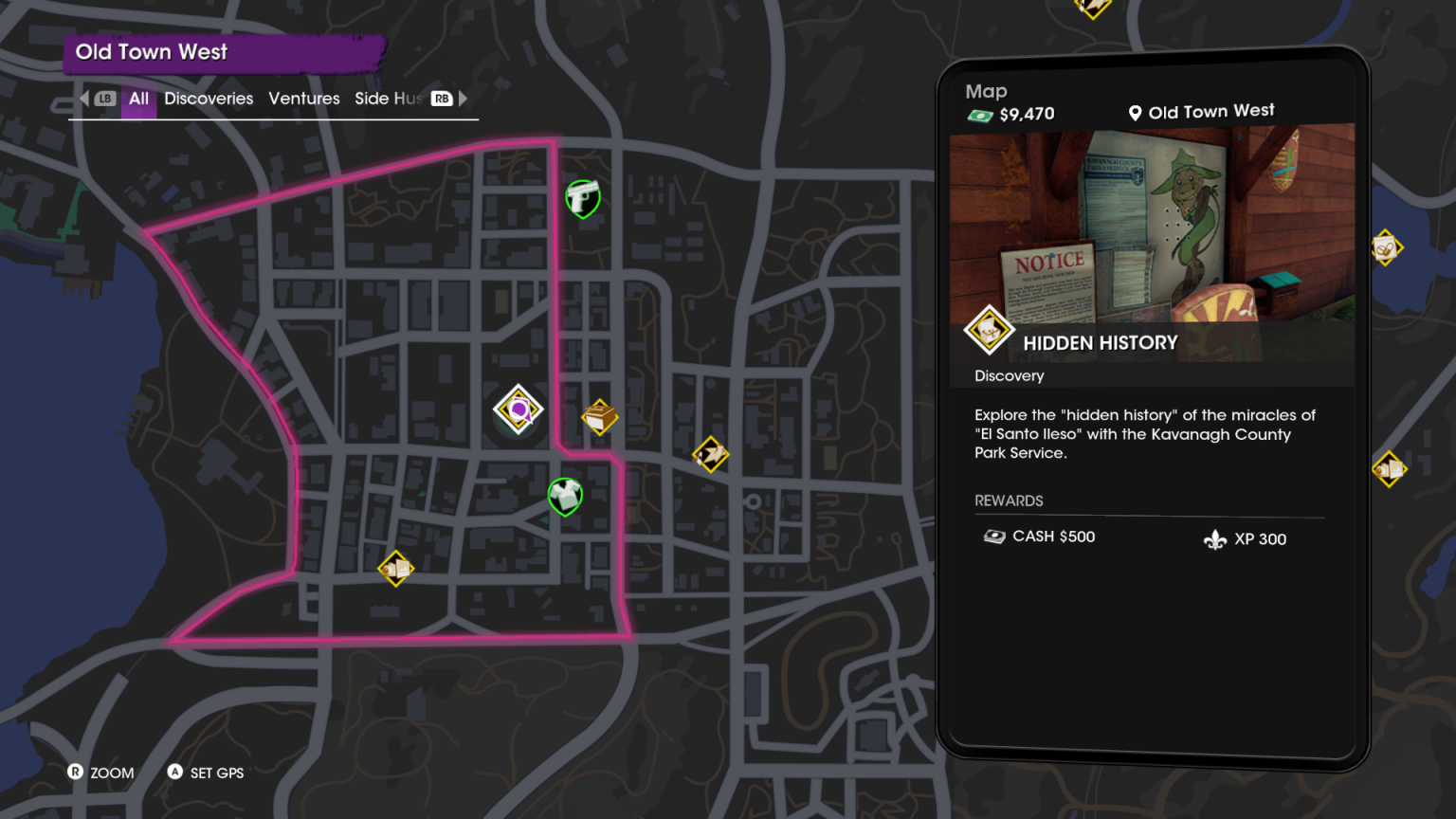The height and width of the screenshot is (819, 1456).
Task: Click the ZOOM control button
Action: [x=100, y=773]
